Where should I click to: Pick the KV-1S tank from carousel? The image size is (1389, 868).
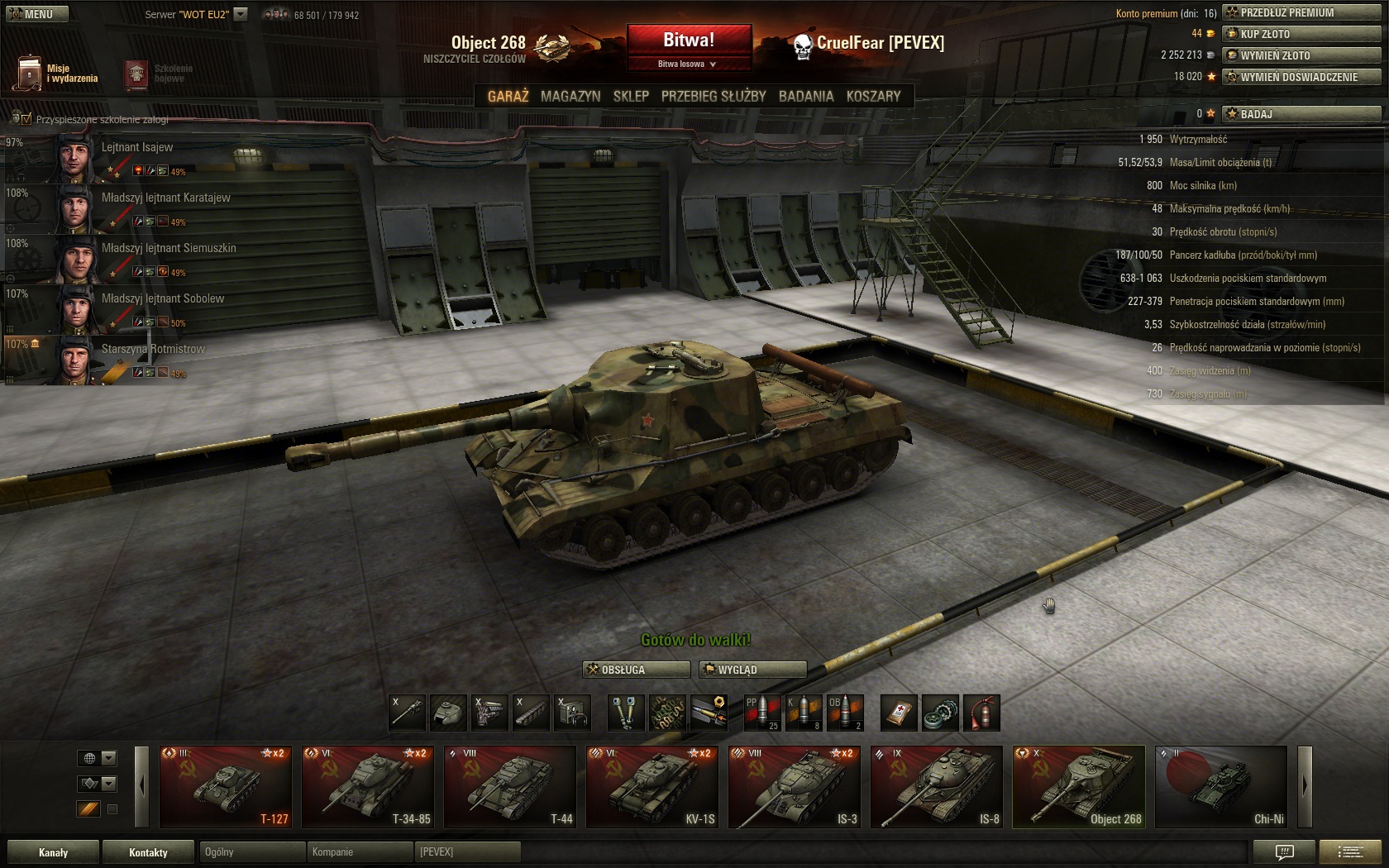click(x=652, y=786)
